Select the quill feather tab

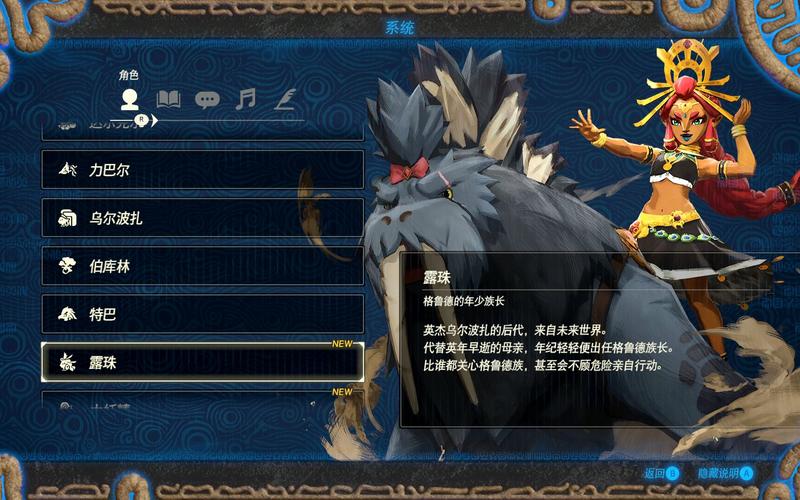[x=285, y=99]
